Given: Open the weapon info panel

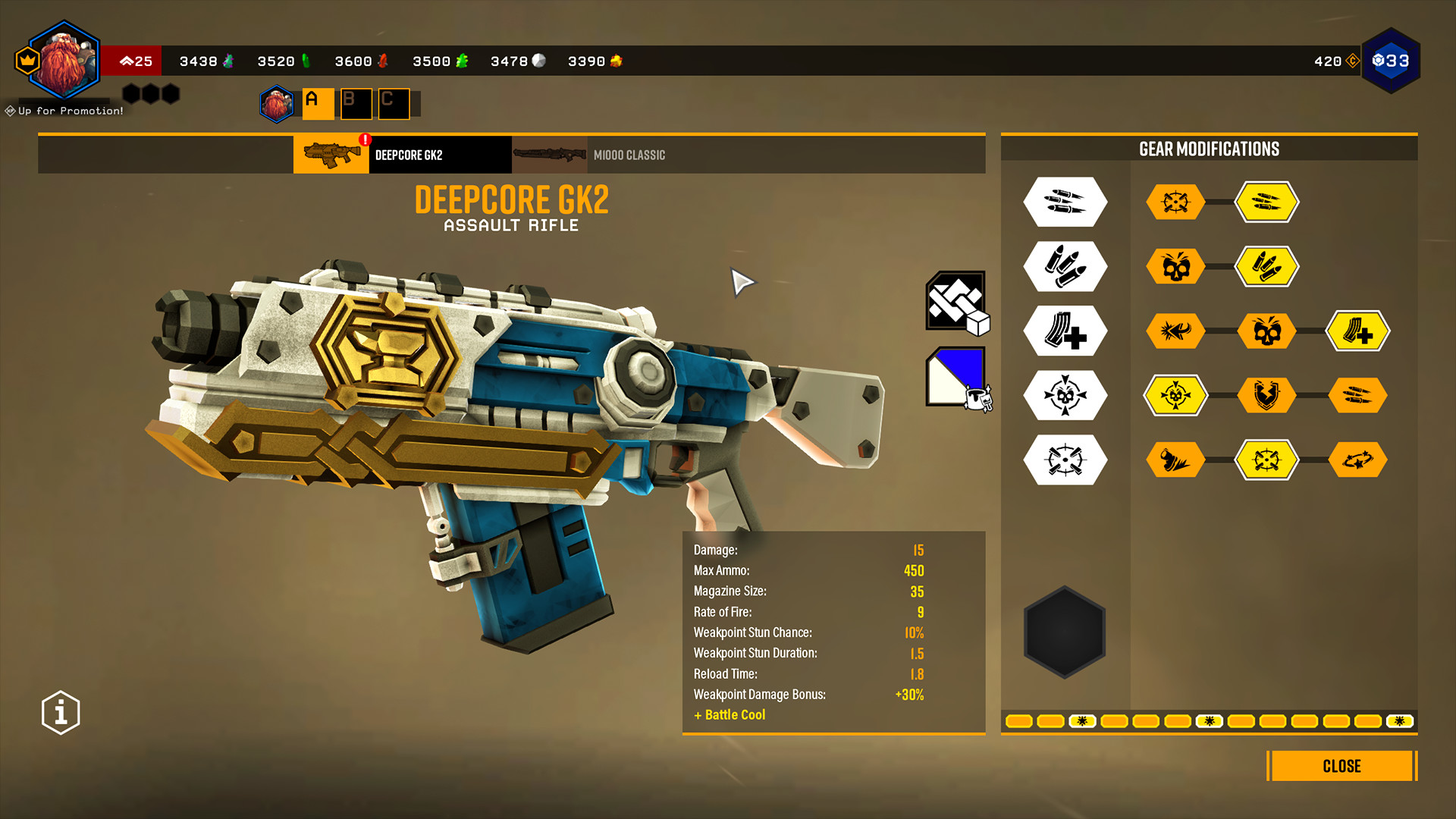Looking at the screenshot, I should 60,711.
